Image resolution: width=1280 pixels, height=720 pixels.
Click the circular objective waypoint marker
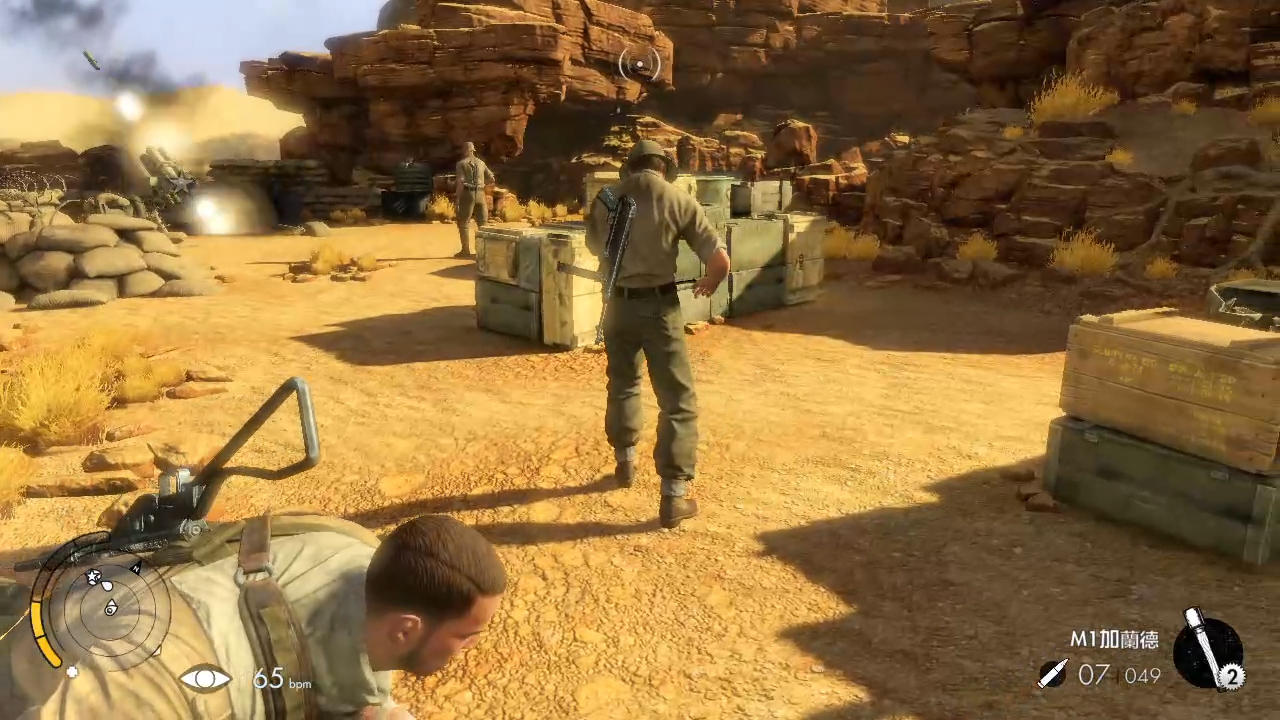(x=639, y=65)
